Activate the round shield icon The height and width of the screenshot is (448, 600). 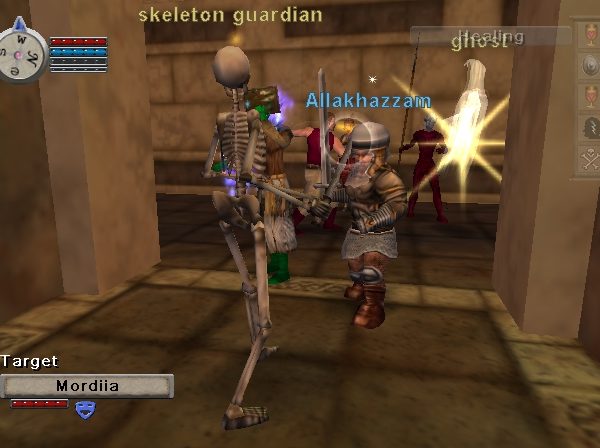(589, 64)
